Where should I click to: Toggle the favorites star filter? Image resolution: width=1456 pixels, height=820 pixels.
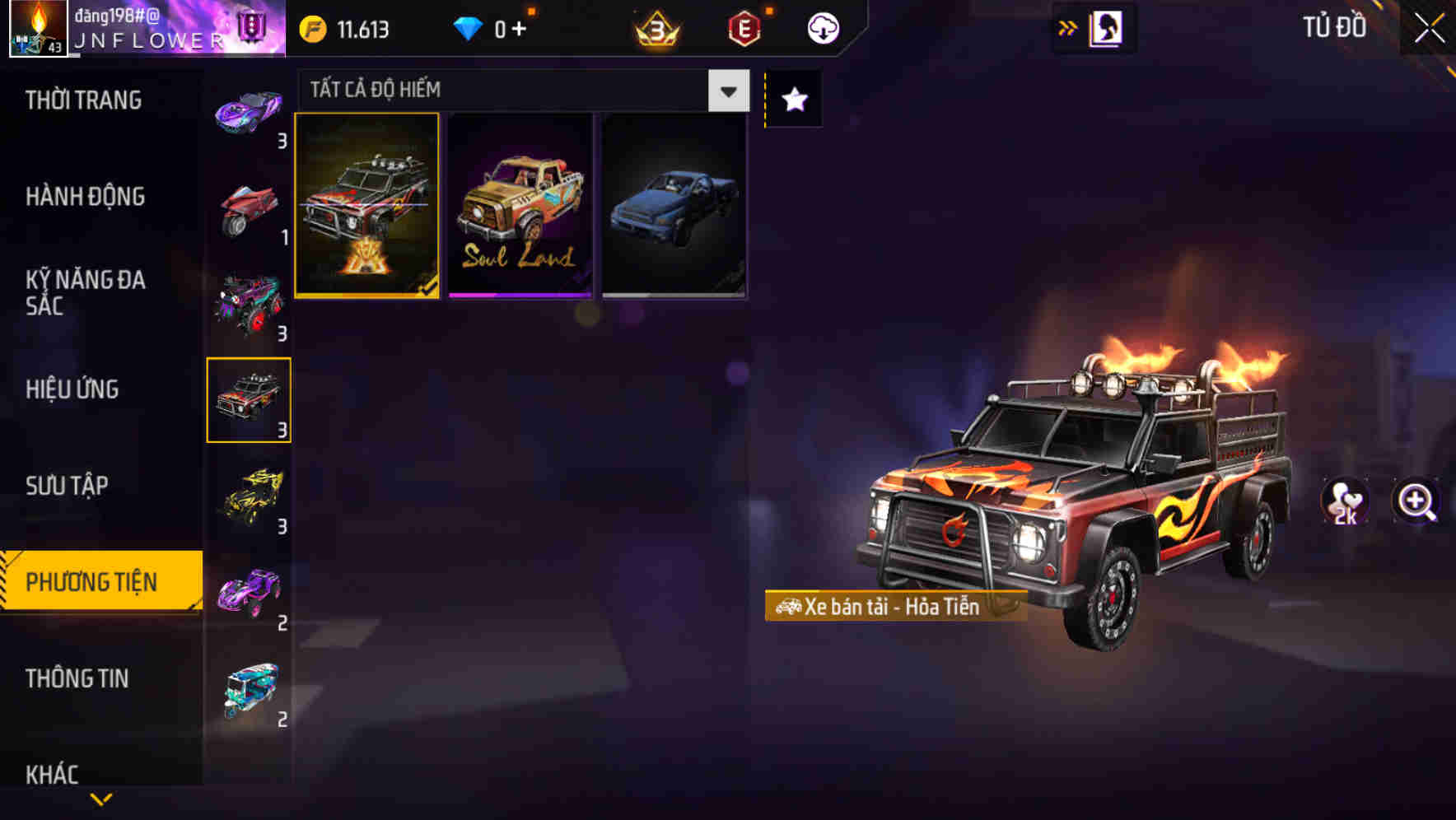coord(792,100)
